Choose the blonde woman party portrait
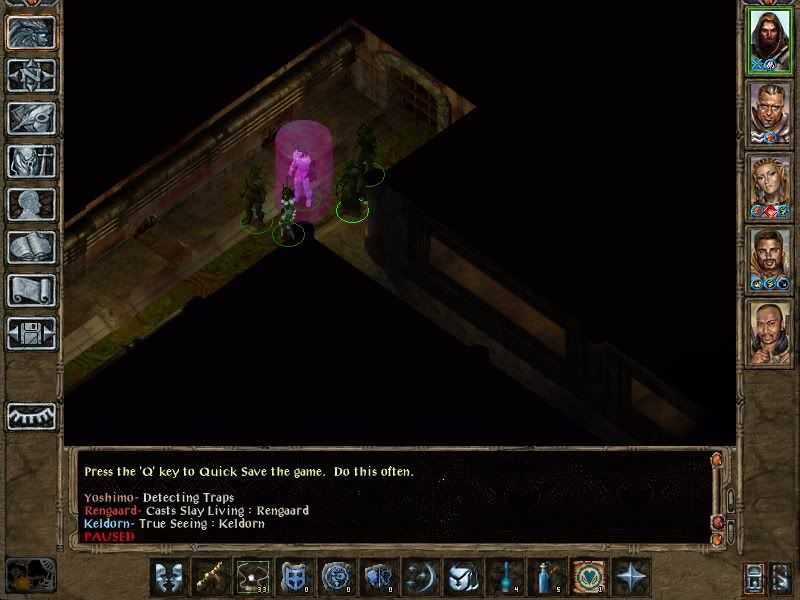The width and height of the screenshot is (800, 600). [x=769, y=186]
